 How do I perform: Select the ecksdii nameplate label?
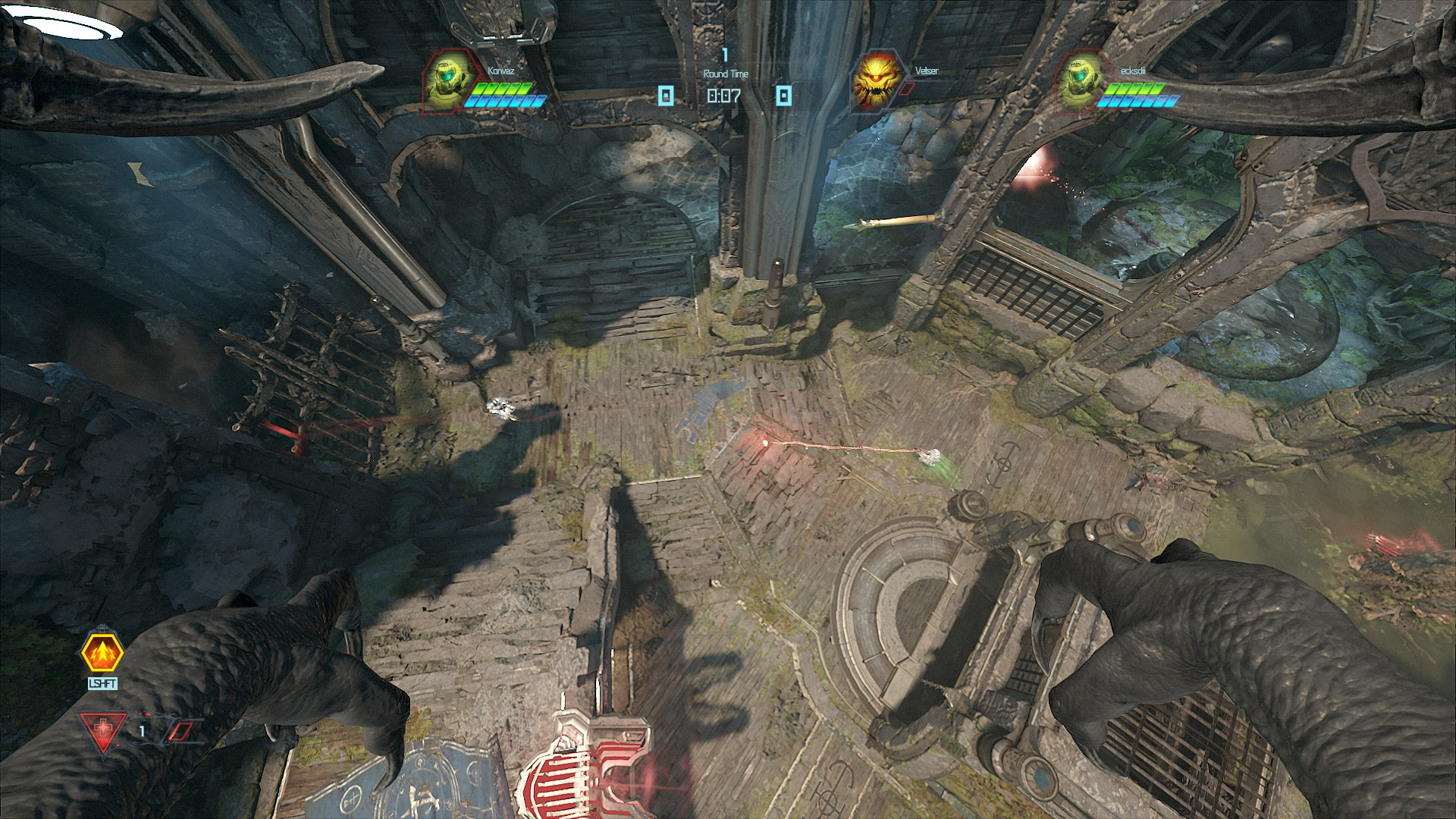[x=1133, y=71]
